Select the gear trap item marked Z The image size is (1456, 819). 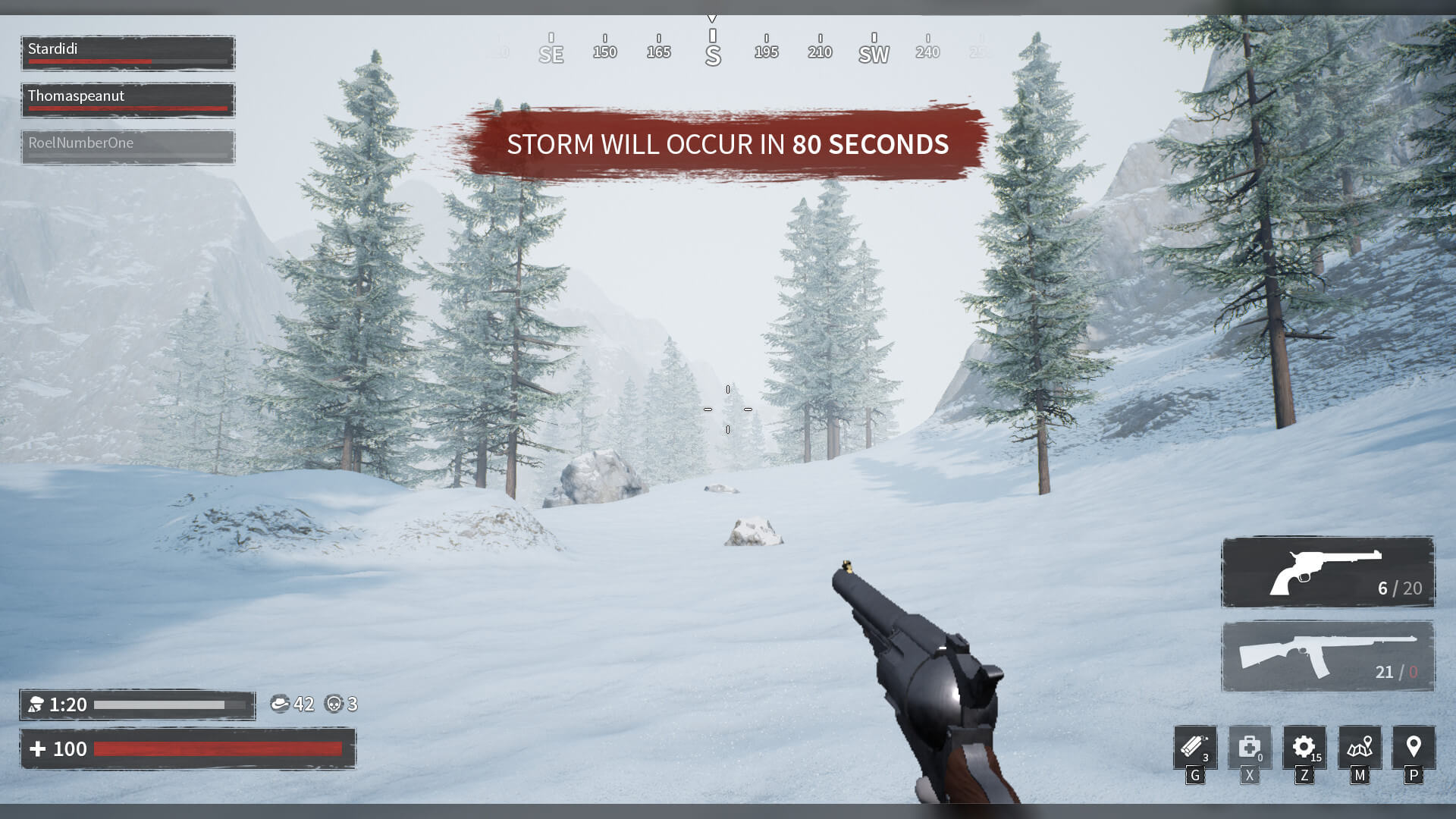(1304, 749)
